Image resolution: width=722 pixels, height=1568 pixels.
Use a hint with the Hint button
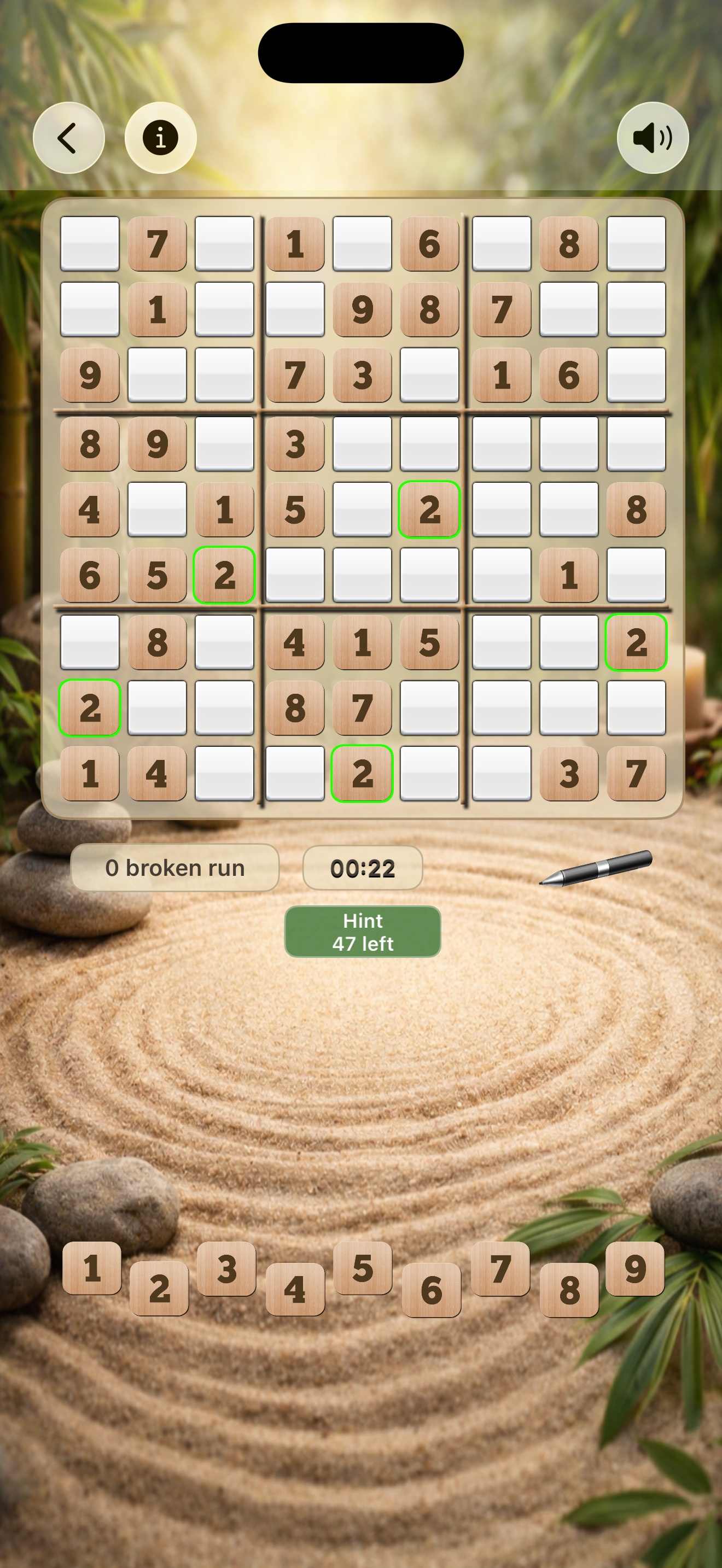[362, 931]
